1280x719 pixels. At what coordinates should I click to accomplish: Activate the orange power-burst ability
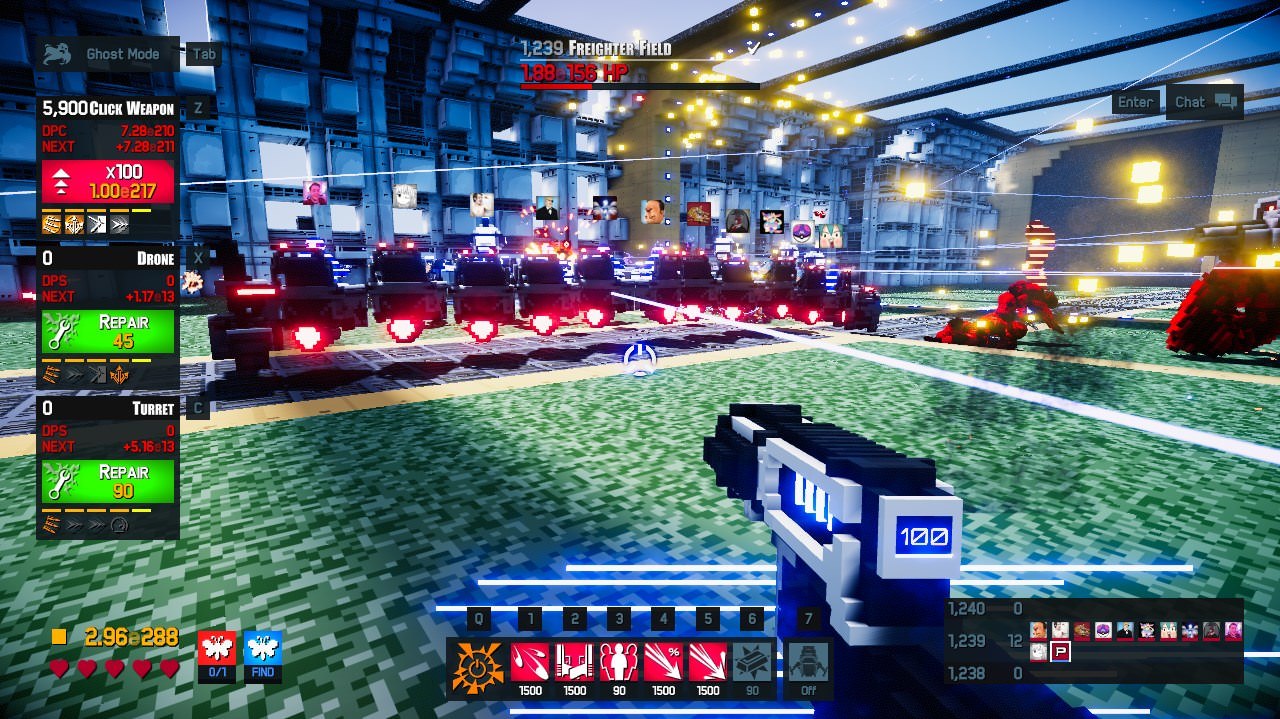(x=477, y=663)
